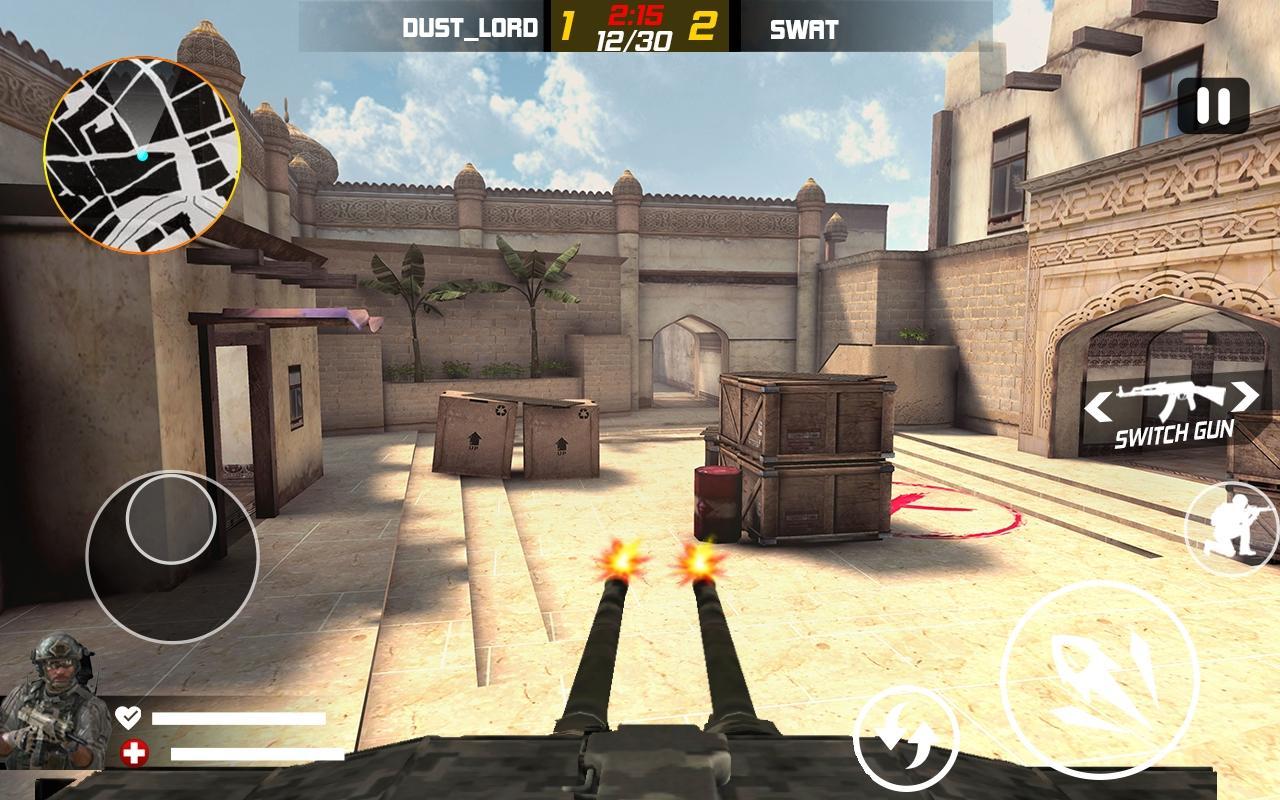The height and width of the screenshot is (800, 1280).
Task: Tap the crouching soldier stance button
Action: [1233, 528]
